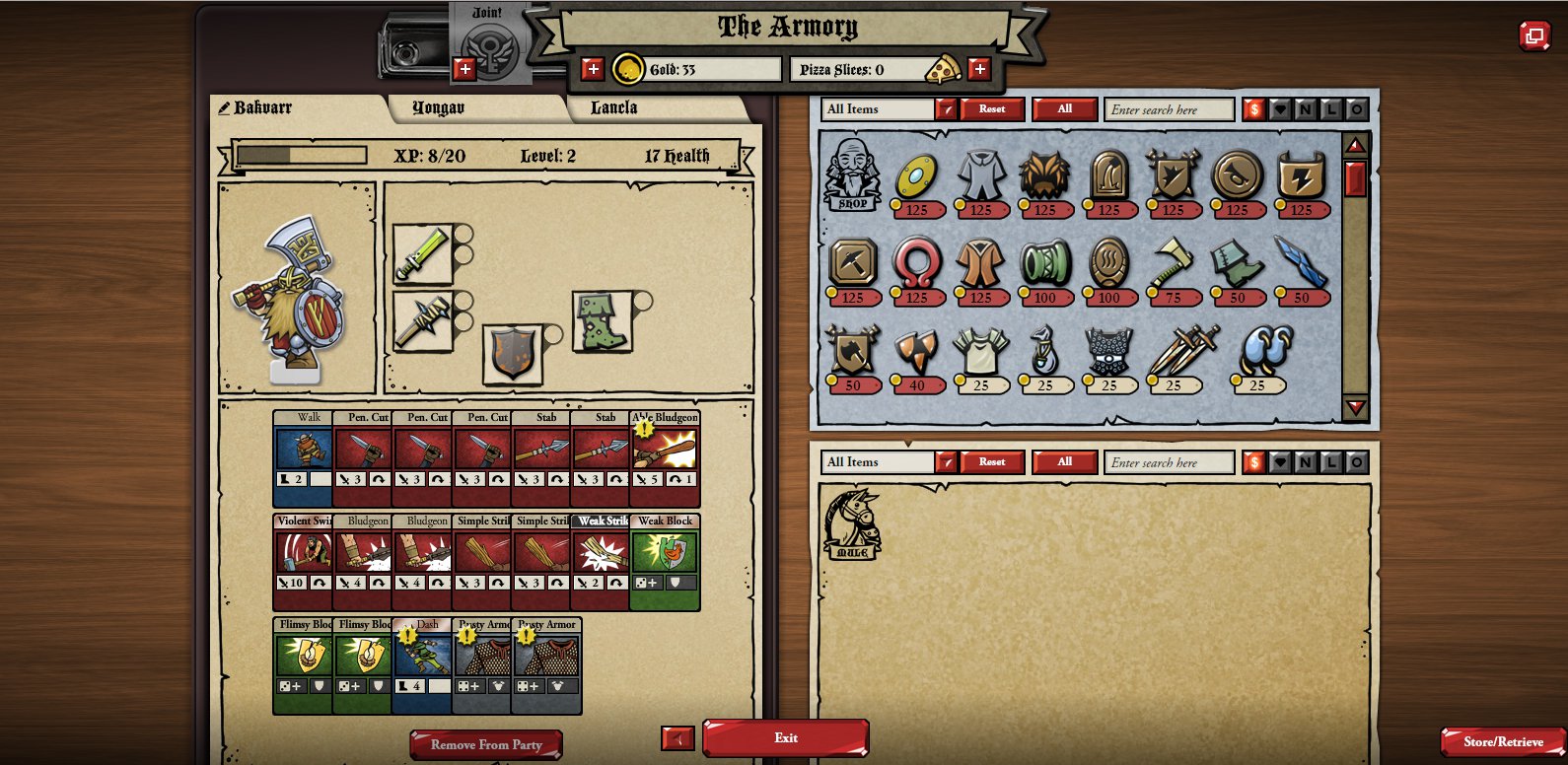Screen dimensions: 1568x765
Task: Switch to the Yongav character tab
Action: tap(438, 107)
